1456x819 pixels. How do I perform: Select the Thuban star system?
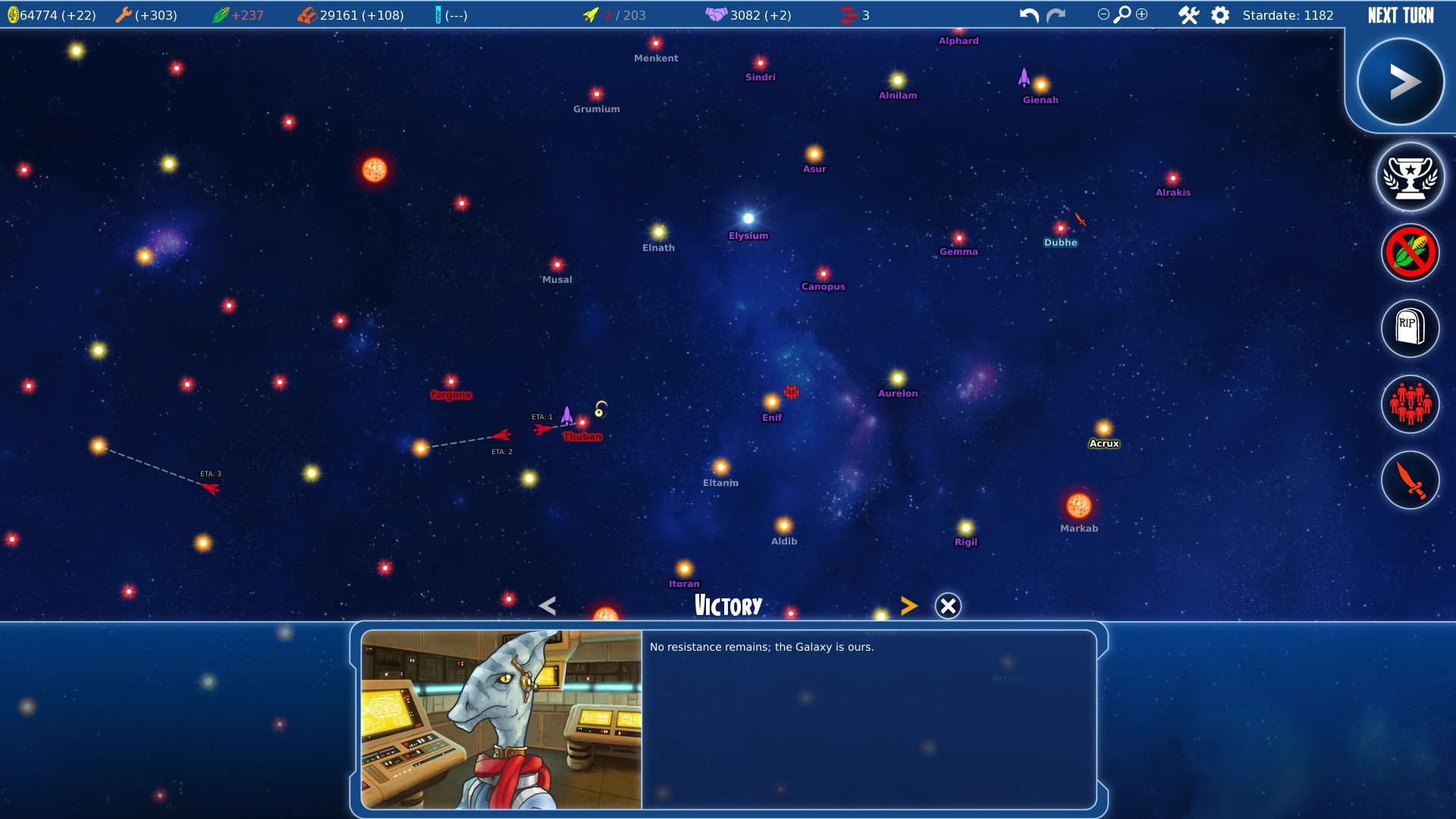tap(582, 422)
